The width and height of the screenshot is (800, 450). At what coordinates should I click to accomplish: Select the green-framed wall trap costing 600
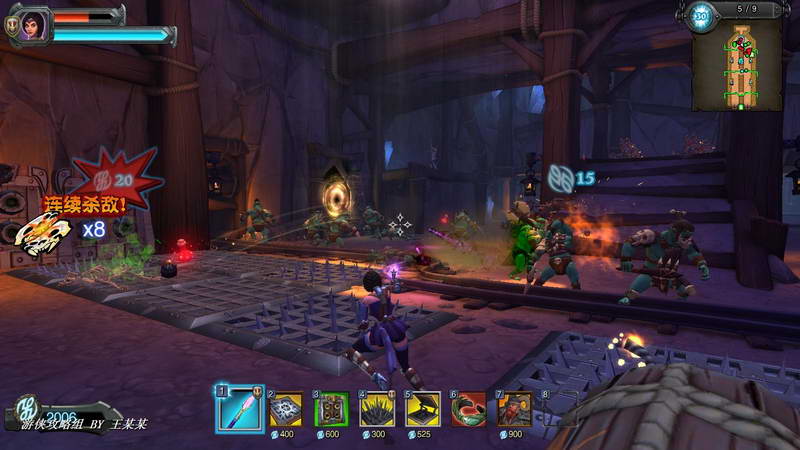(x=332, y=408)
